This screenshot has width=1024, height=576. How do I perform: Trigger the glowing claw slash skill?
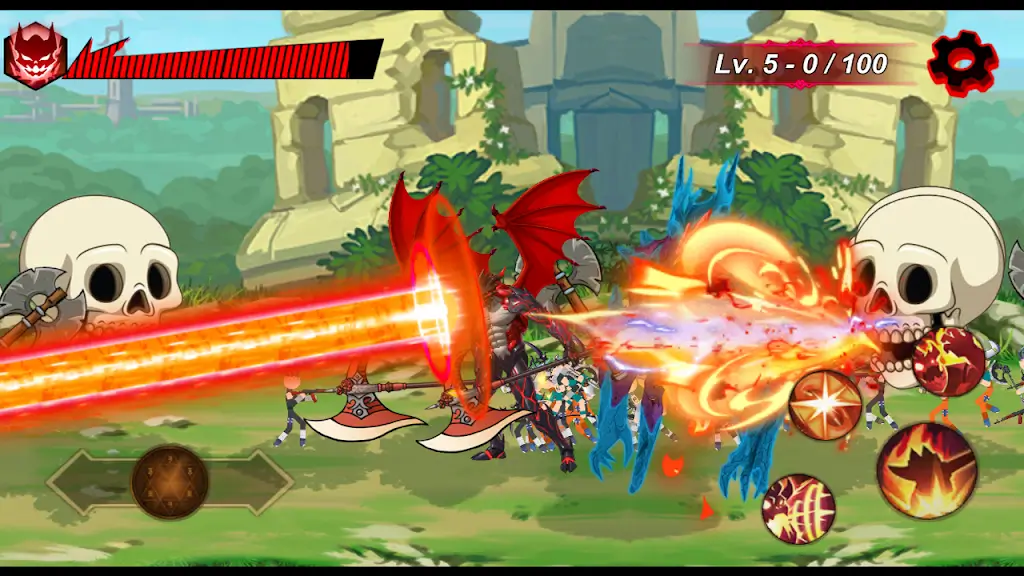pyautogui.click(x=798, y=508)
